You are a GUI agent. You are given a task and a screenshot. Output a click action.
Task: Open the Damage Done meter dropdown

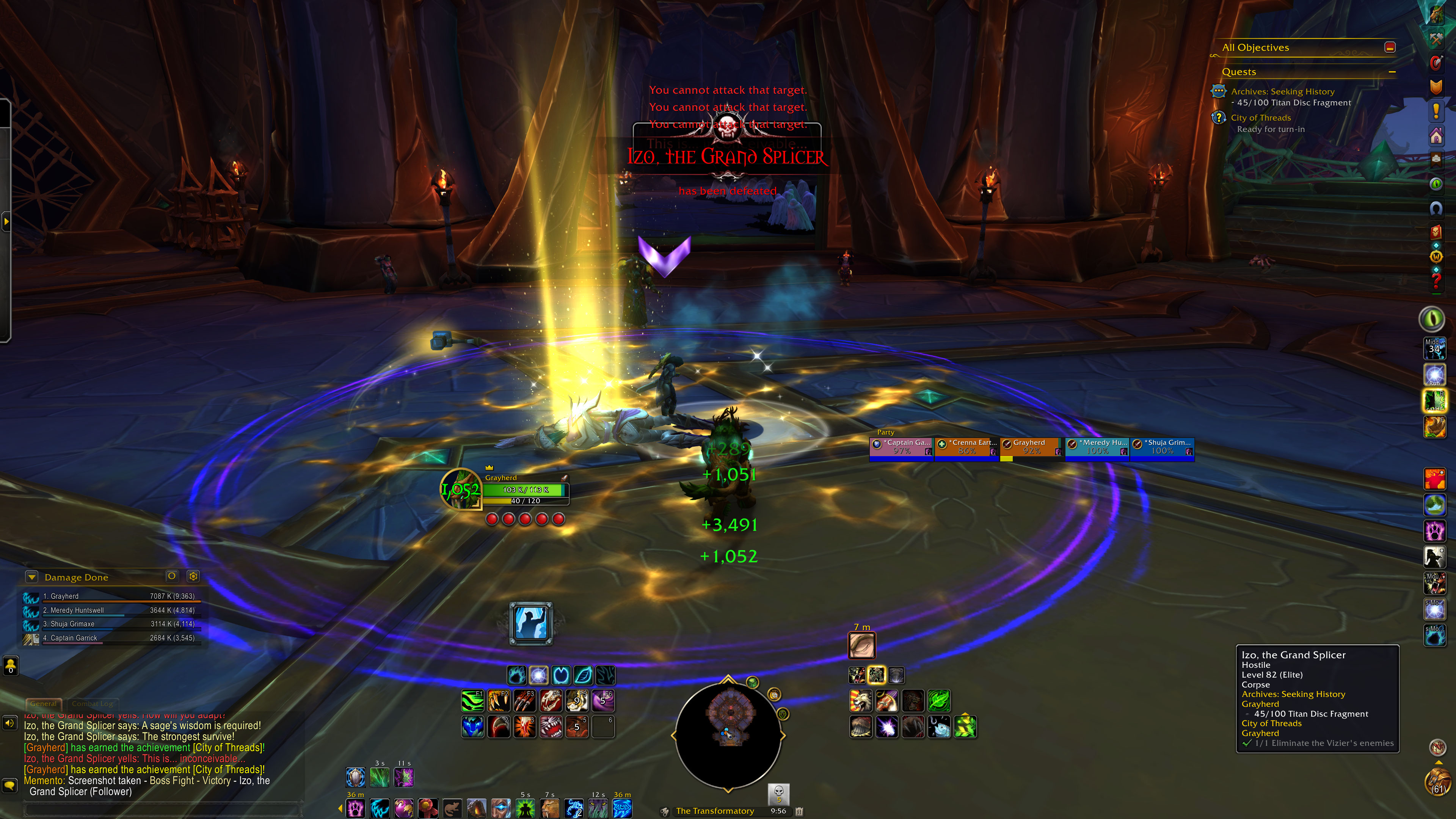click(32, 577)
